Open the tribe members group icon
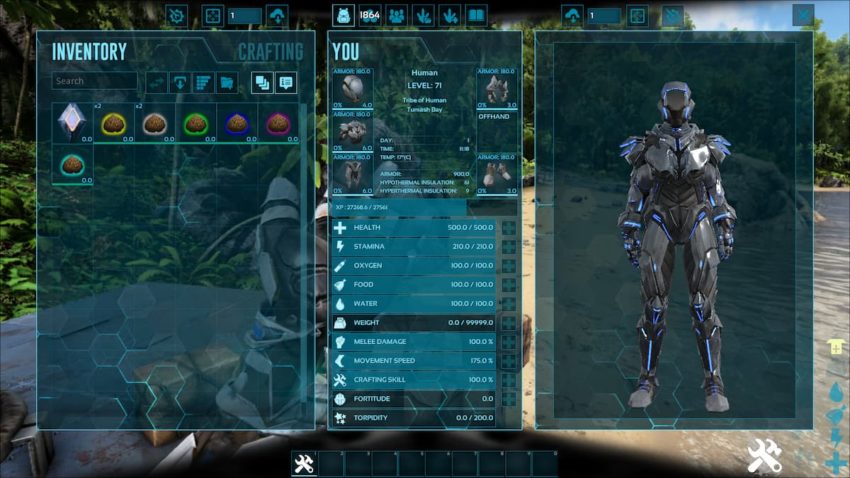Image resolution: width=850 pixels, height=478 pixels. pyautogui.click(x=396, y=16)
